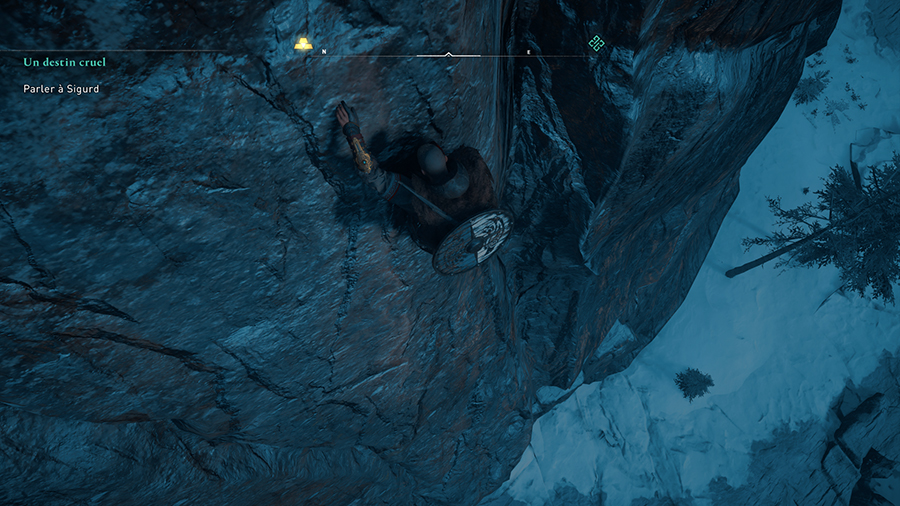900x506 pixels.
Task: Select the "Parler à Sigurd" objective text
Action: 61,89
